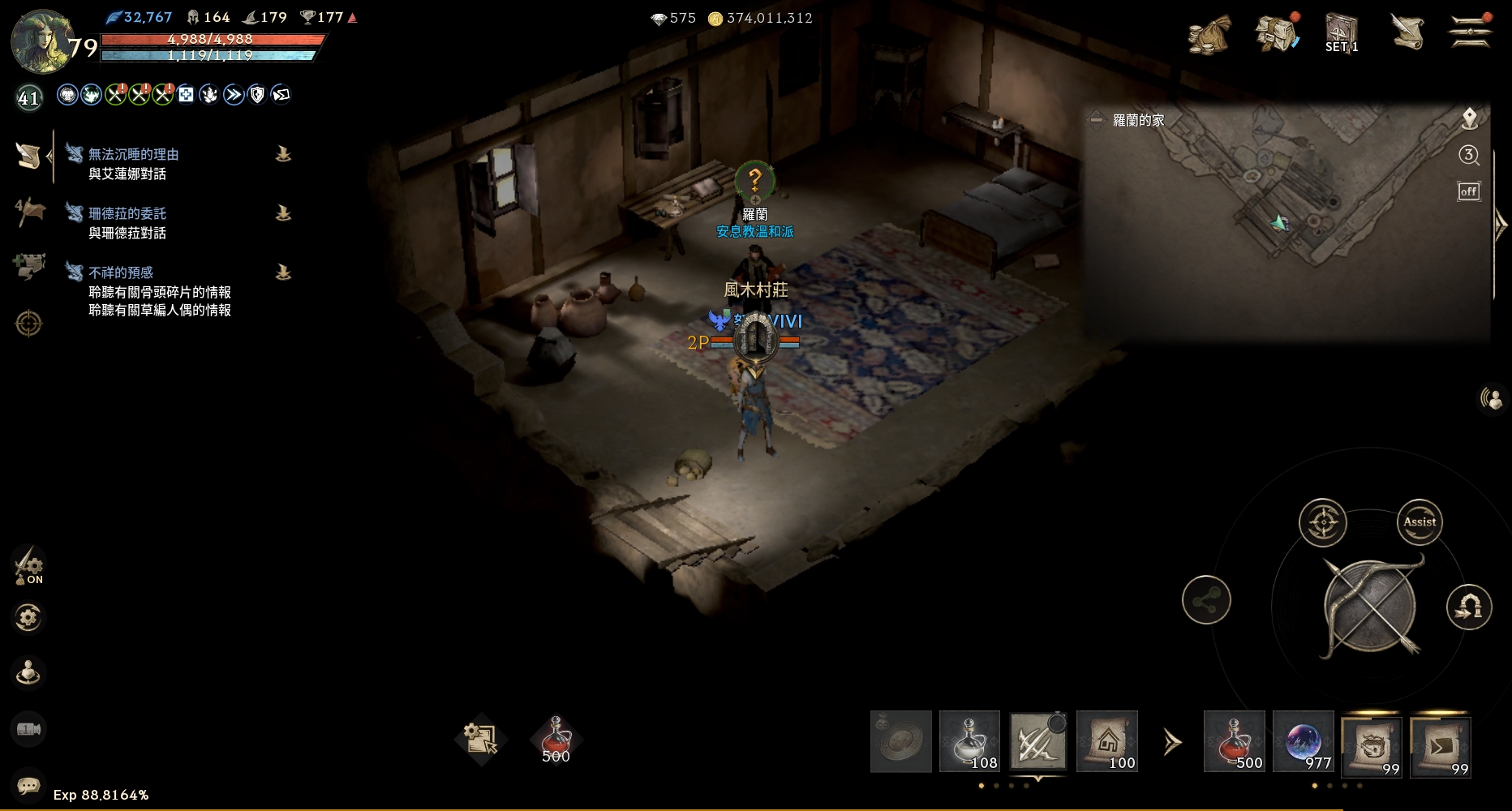Use the blue orb slot with 977
1512x811 pixels.
(x=1304, y=741)
